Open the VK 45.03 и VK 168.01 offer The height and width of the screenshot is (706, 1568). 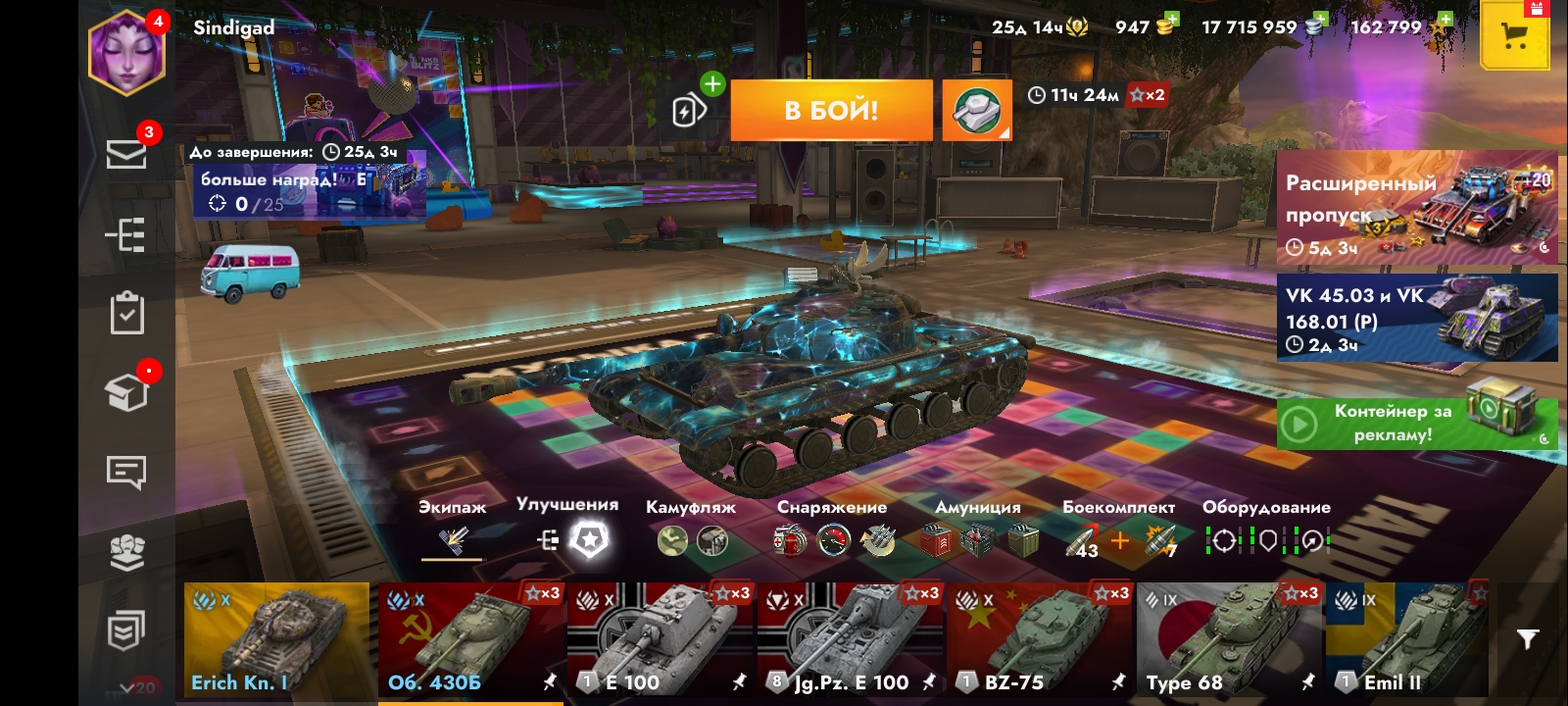click(x=1417, y=318)
